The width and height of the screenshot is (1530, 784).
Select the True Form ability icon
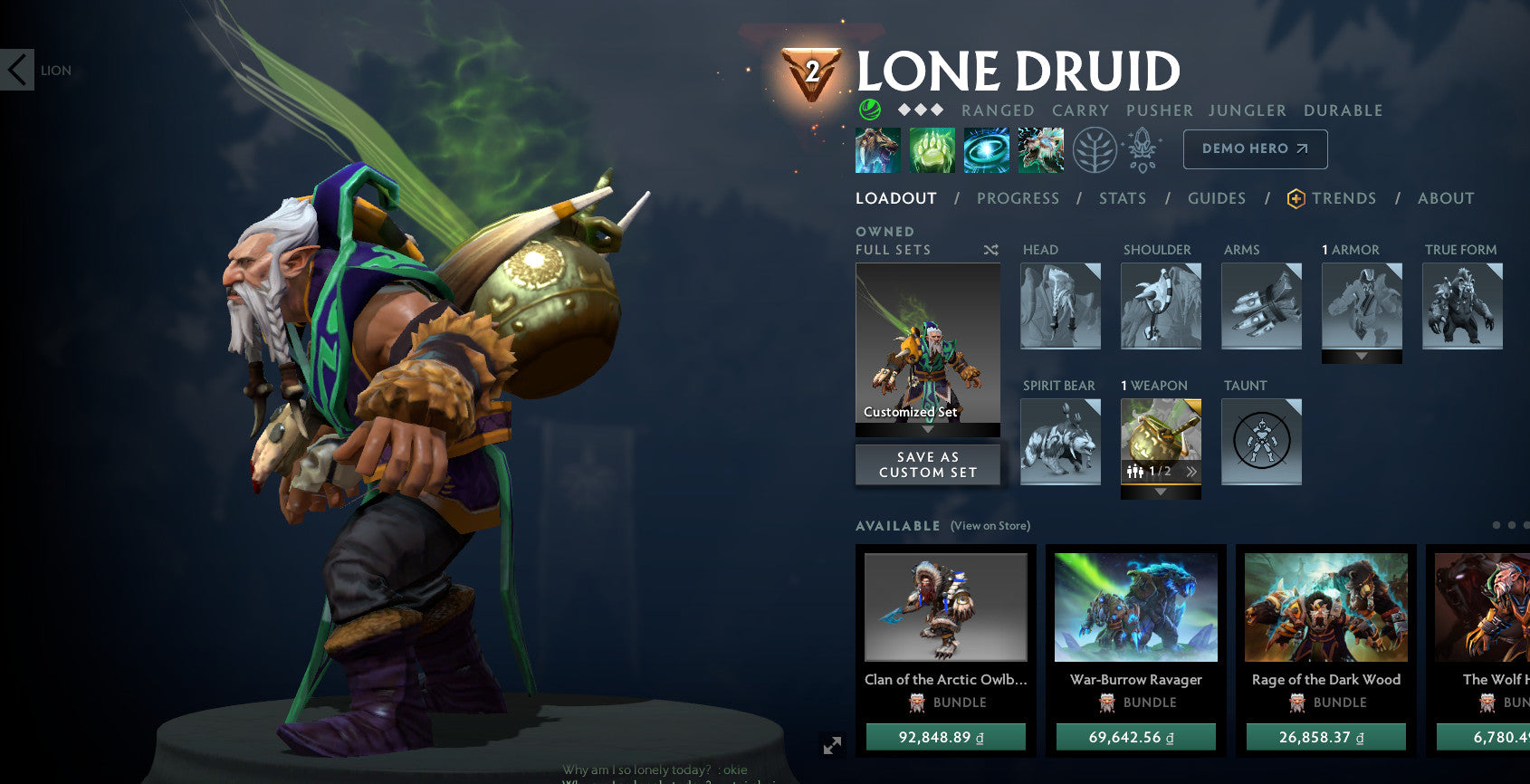point(1040,149)
